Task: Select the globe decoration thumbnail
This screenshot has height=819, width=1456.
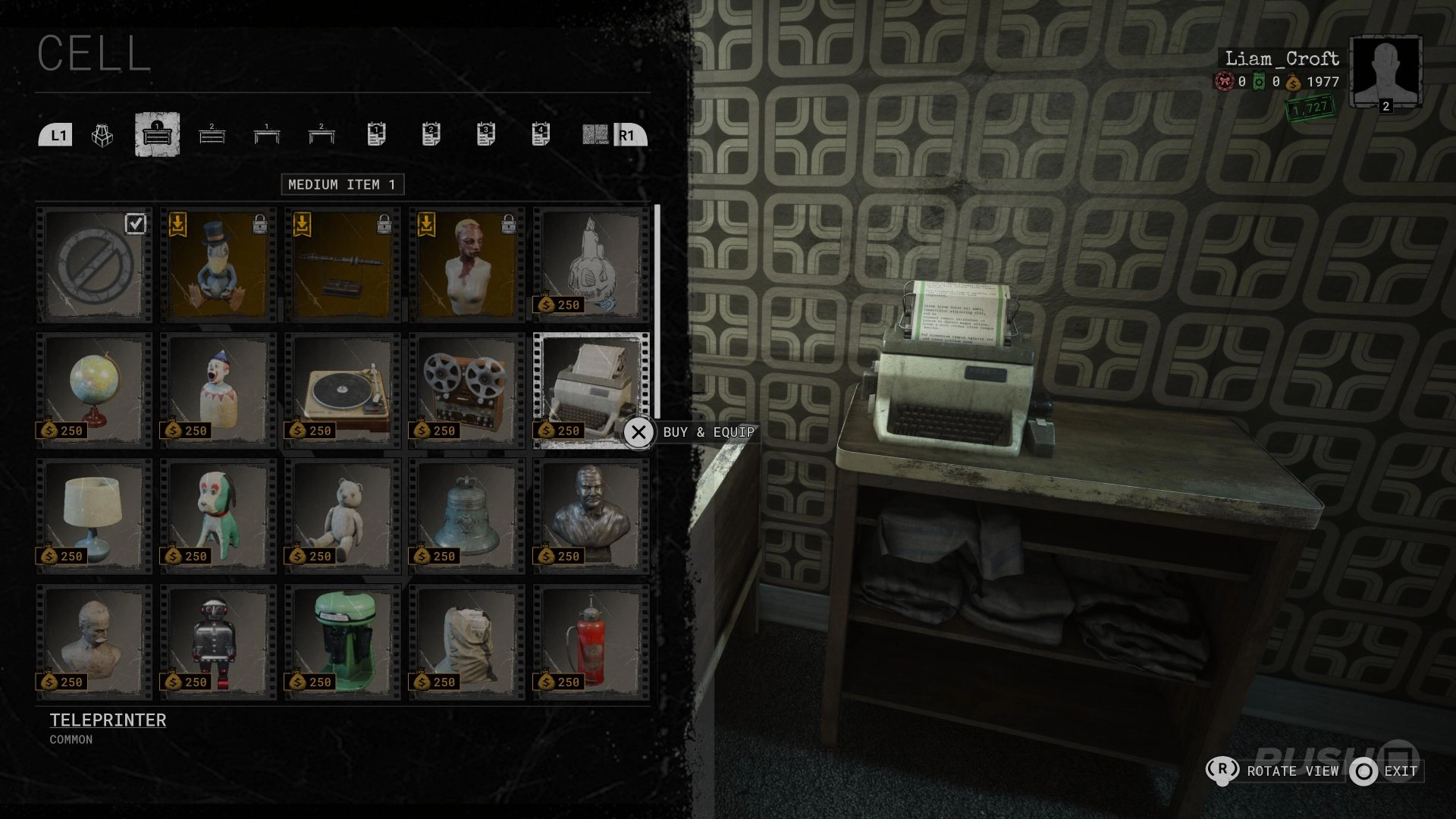Action: [x=94, y=388]
